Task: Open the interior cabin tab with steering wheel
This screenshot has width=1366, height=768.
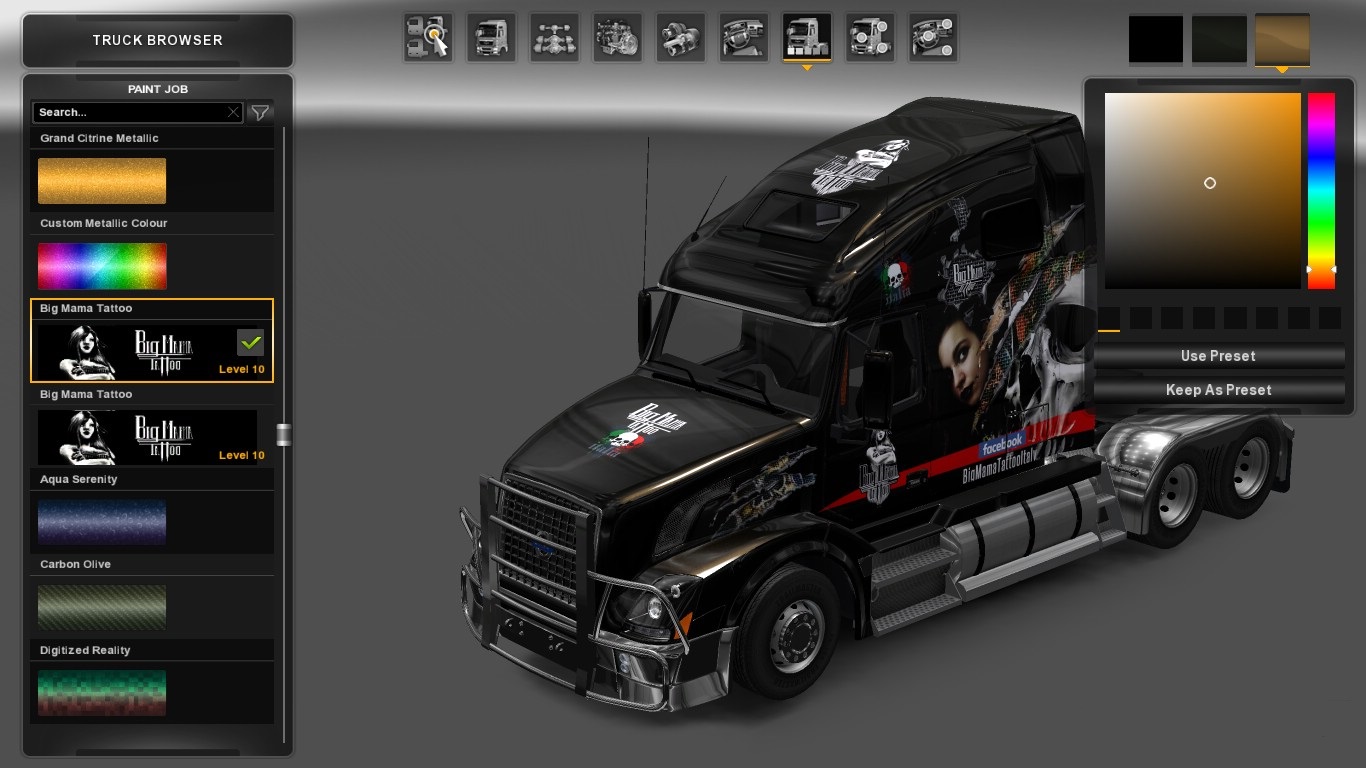Action: pyautogui.click(x=744, y=38)
